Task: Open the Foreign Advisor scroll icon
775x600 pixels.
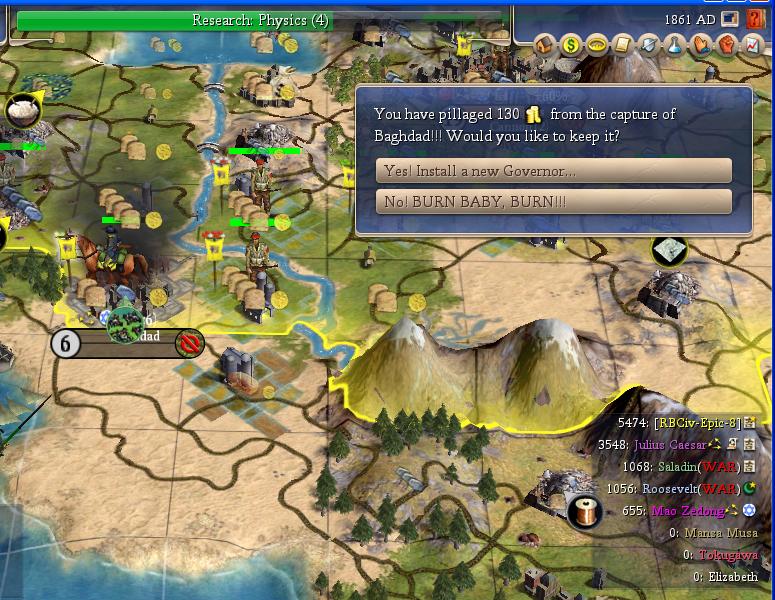Action: pos(623,44)
